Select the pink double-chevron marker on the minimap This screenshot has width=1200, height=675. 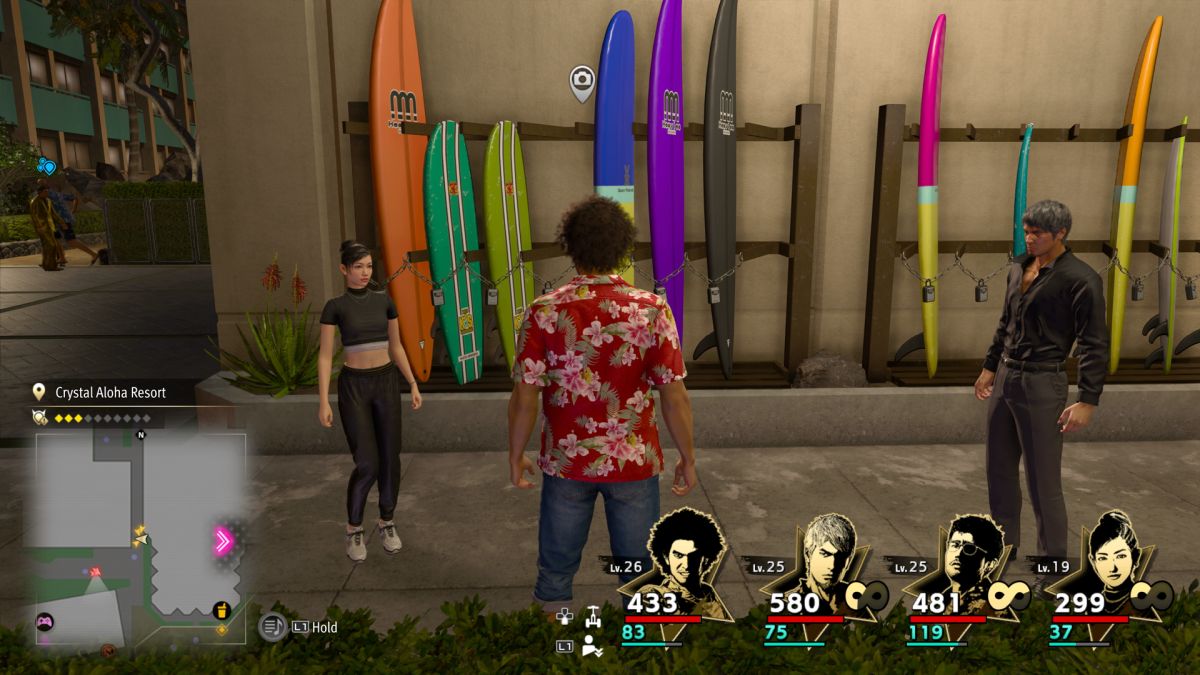(223, 541)
